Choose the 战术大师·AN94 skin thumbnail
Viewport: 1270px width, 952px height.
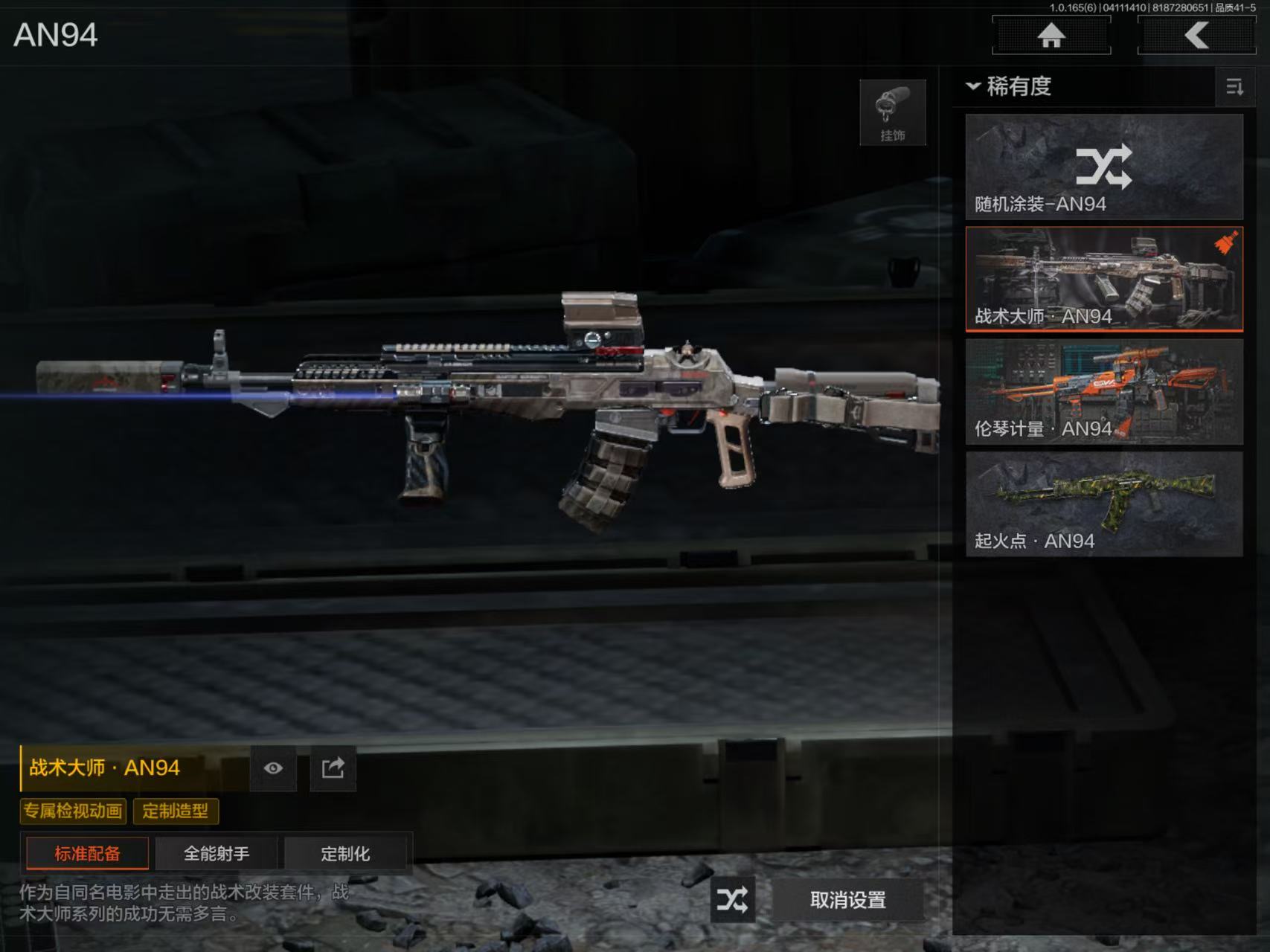coord(1104,279)
